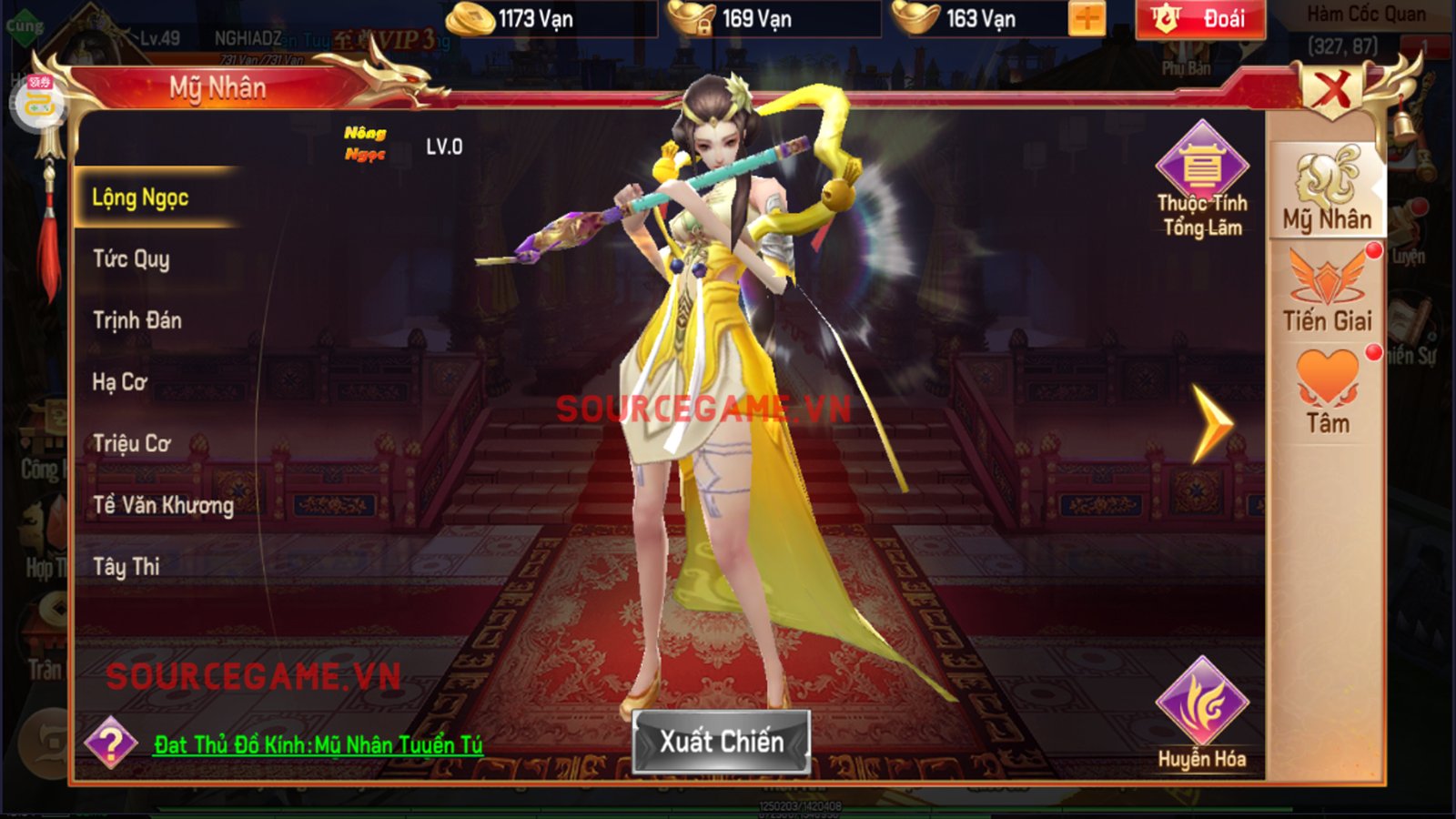Viewport: 1456px width, 819px height.
Task: Open the Huyễn Hóa transformation icon
Action: [1202, 714]
